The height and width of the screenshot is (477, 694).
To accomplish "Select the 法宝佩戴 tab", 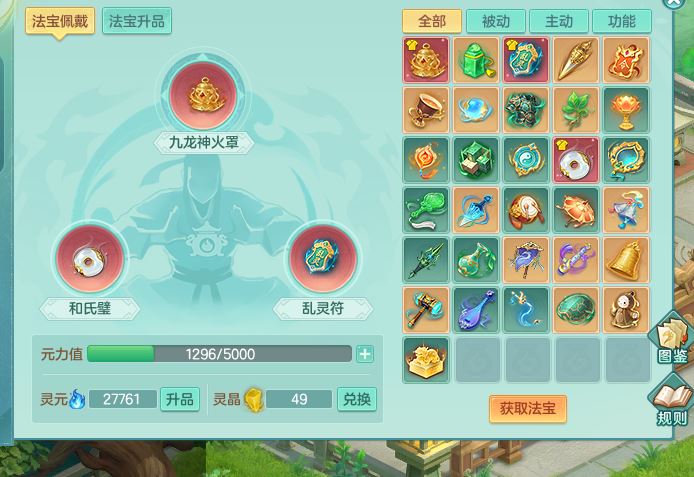I will [59, 21].
